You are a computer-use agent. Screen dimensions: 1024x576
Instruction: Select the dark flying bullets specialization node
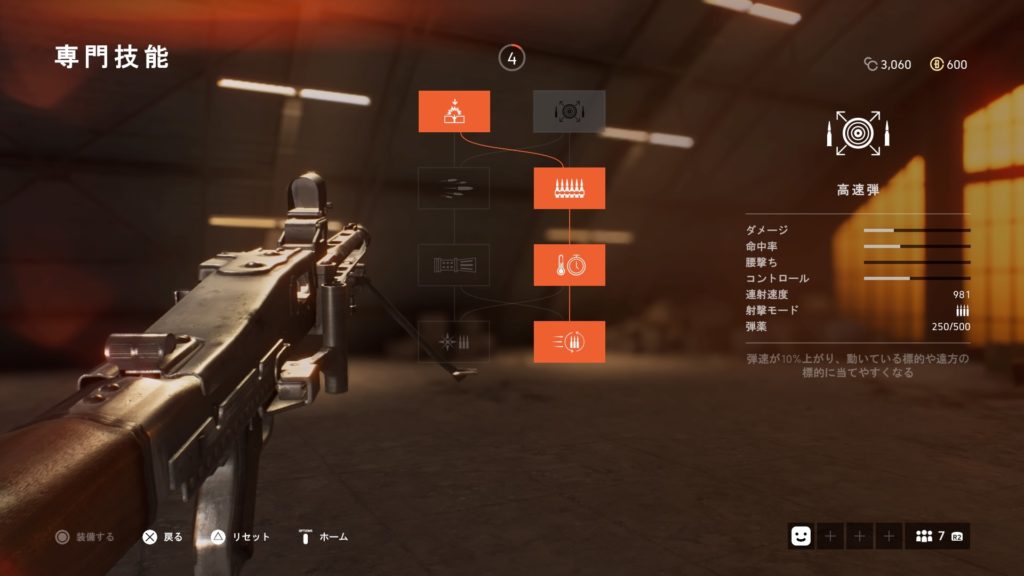click(454, 188)
